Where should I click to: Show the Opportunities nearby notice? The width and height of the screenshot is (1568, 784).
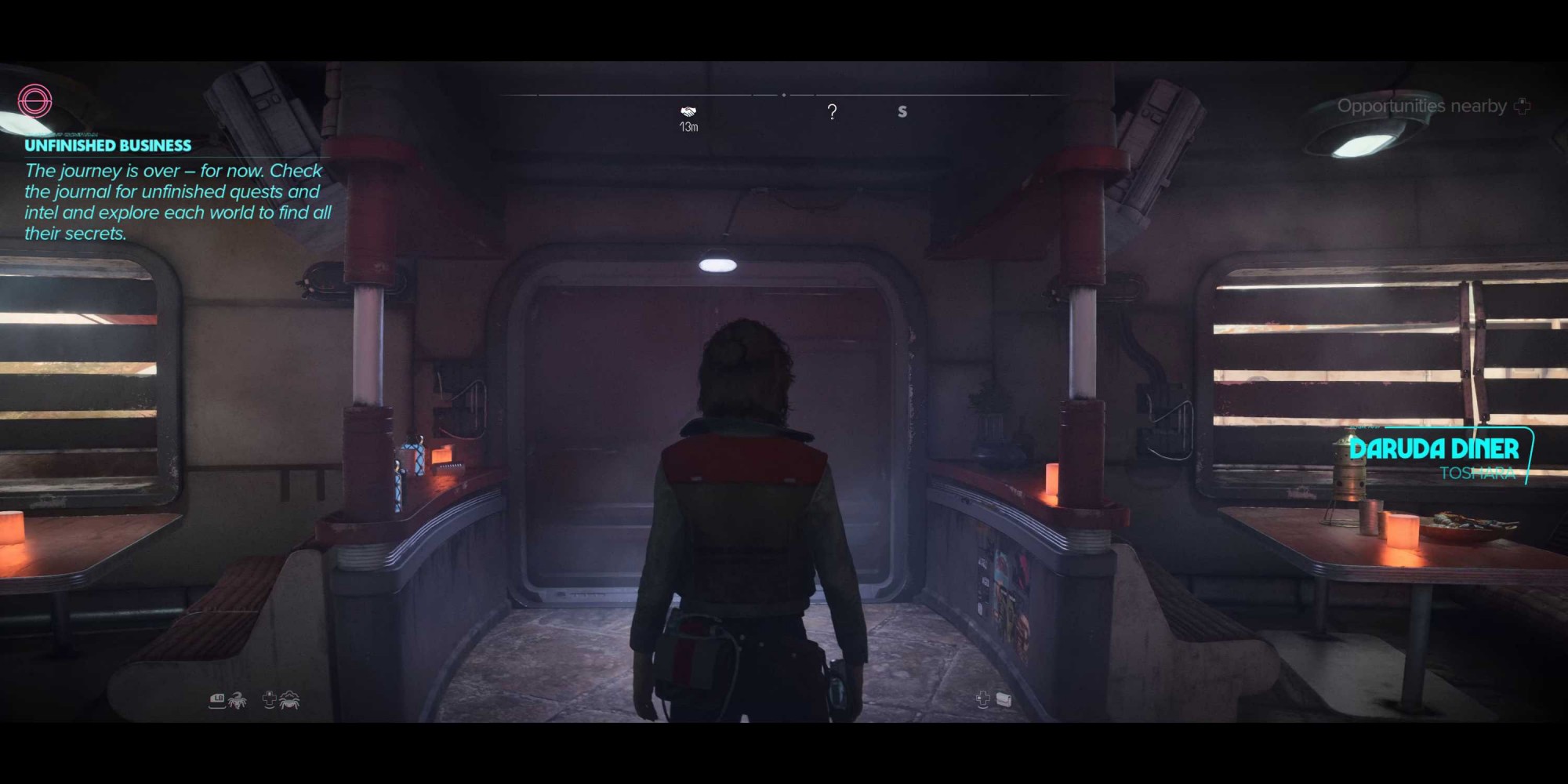[x=1422, y=106]
